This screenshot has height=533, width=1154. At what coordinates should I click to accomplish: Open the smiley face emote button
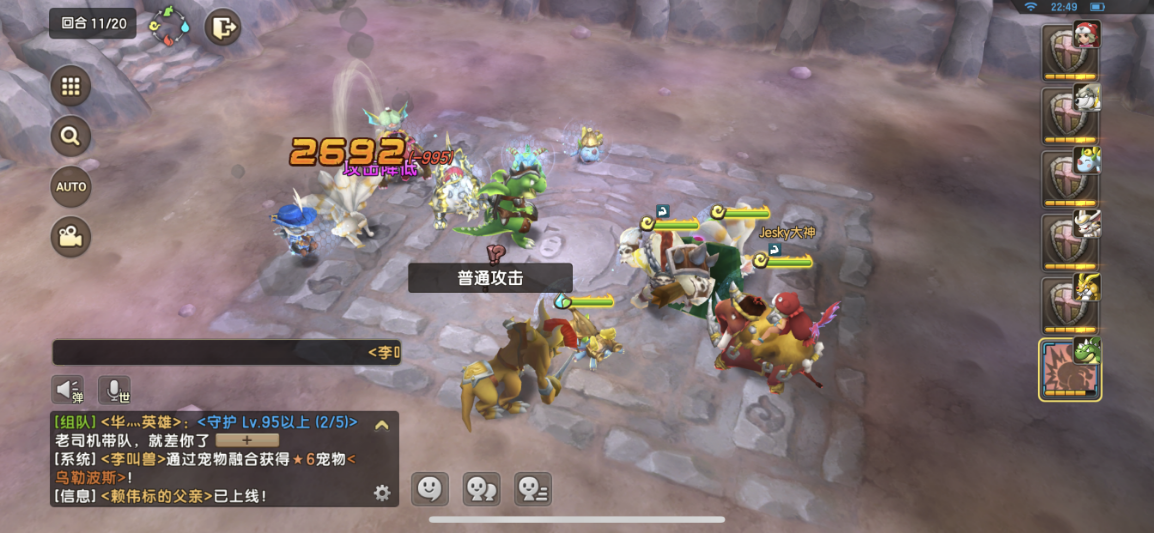(429, 488)
